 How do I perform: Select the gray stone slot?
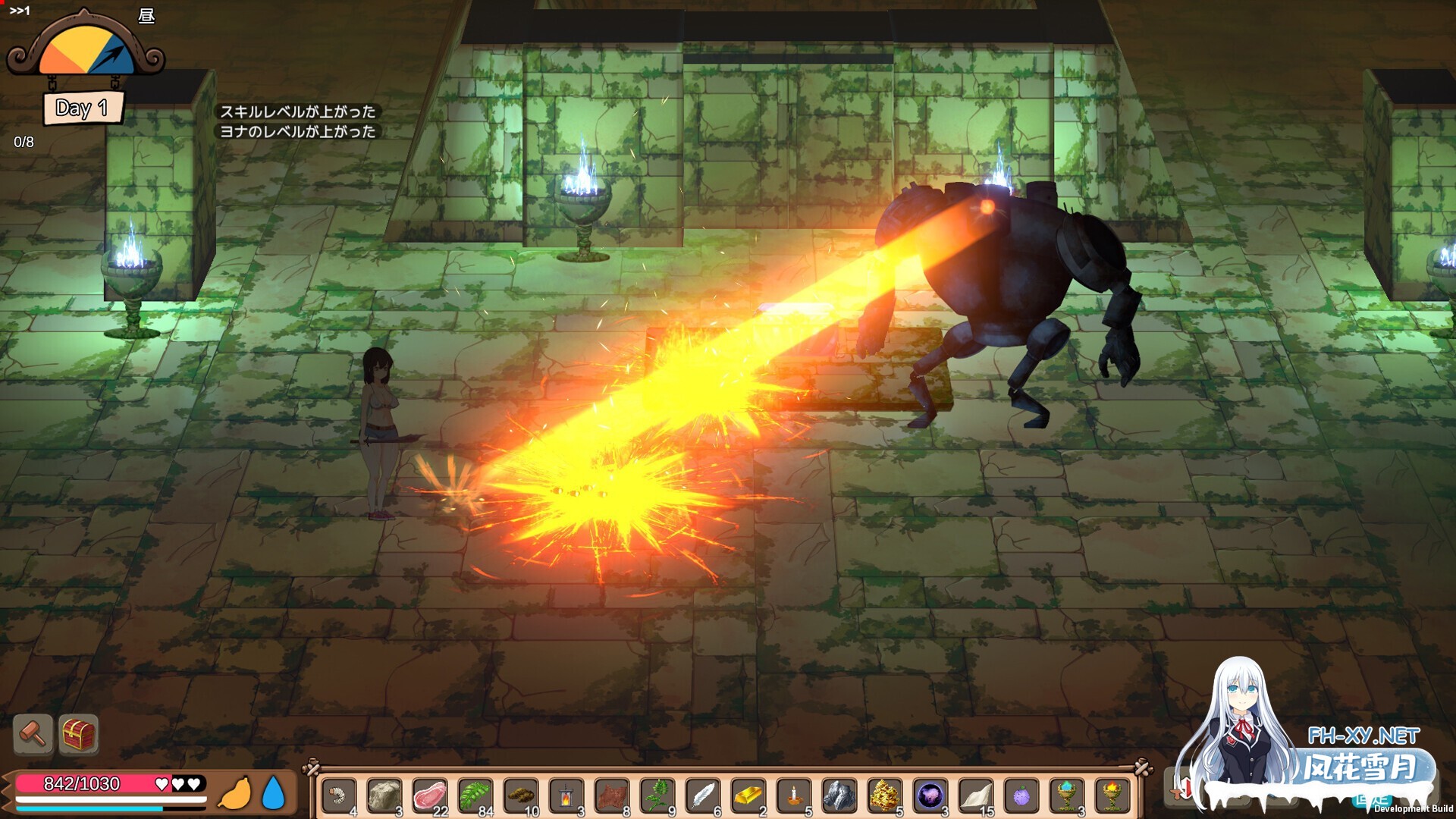pos(384,796)
